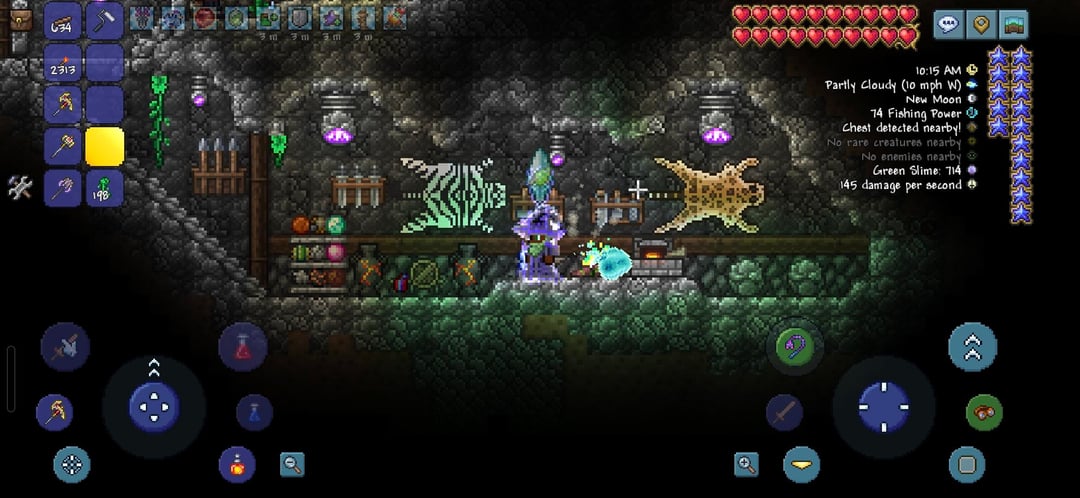Tap the map pin button

point(982,24)
